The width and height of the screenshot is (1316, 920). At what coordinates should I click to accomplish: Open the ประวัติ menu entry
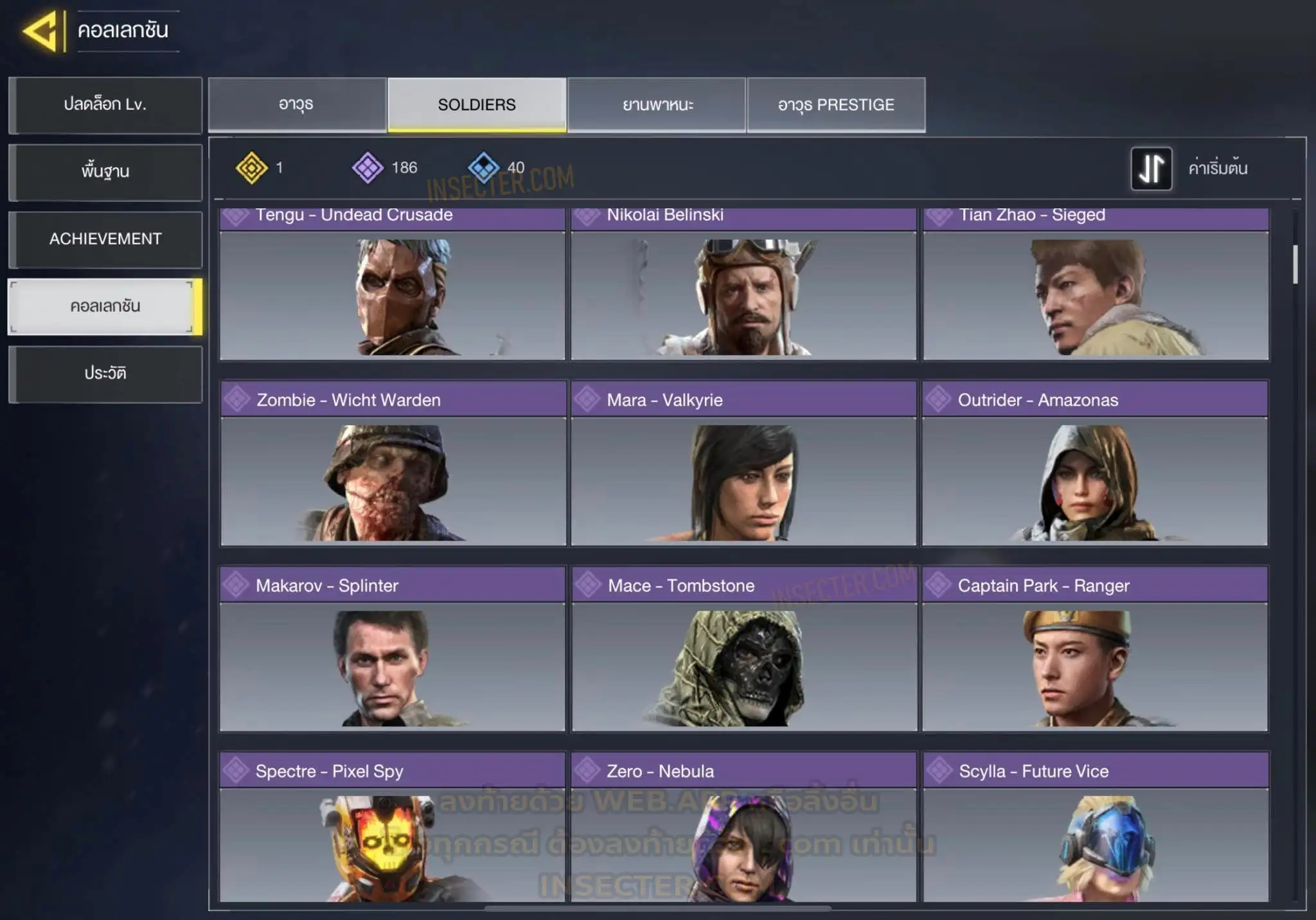coord(105,374)
